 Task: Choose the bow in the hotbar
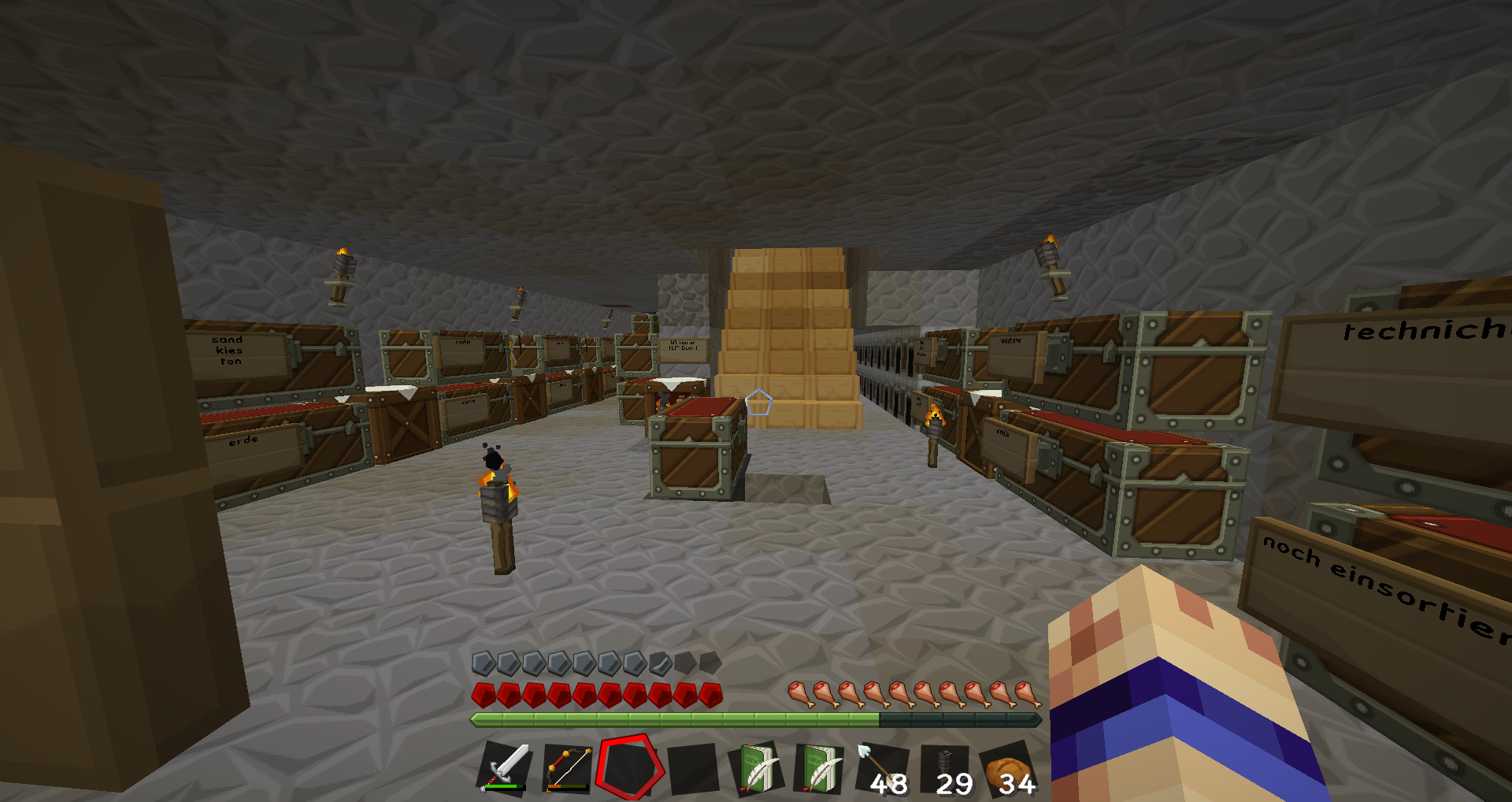click(x=567, y=767)
